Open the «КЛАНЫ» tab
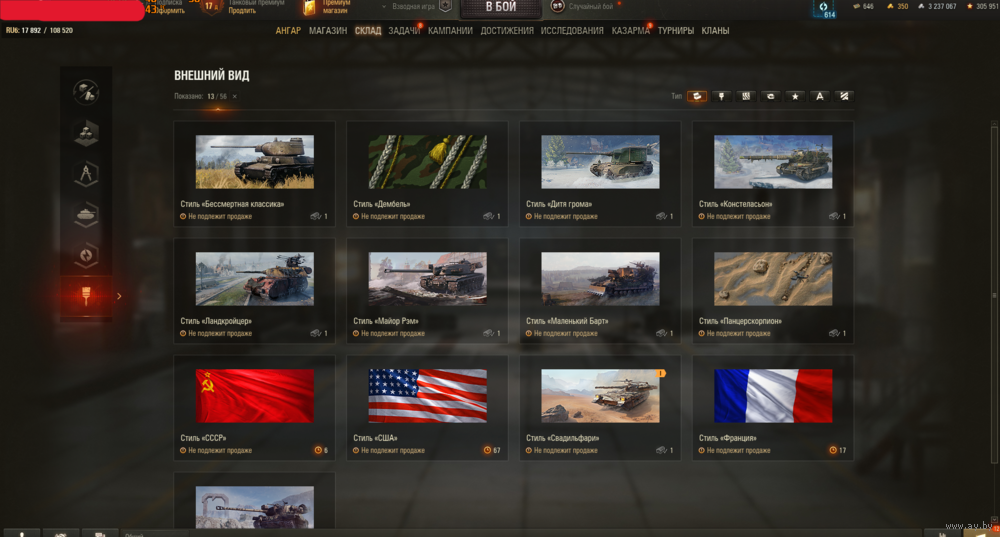The width and height of the screenshot is (1000, 537). point(715,31)
